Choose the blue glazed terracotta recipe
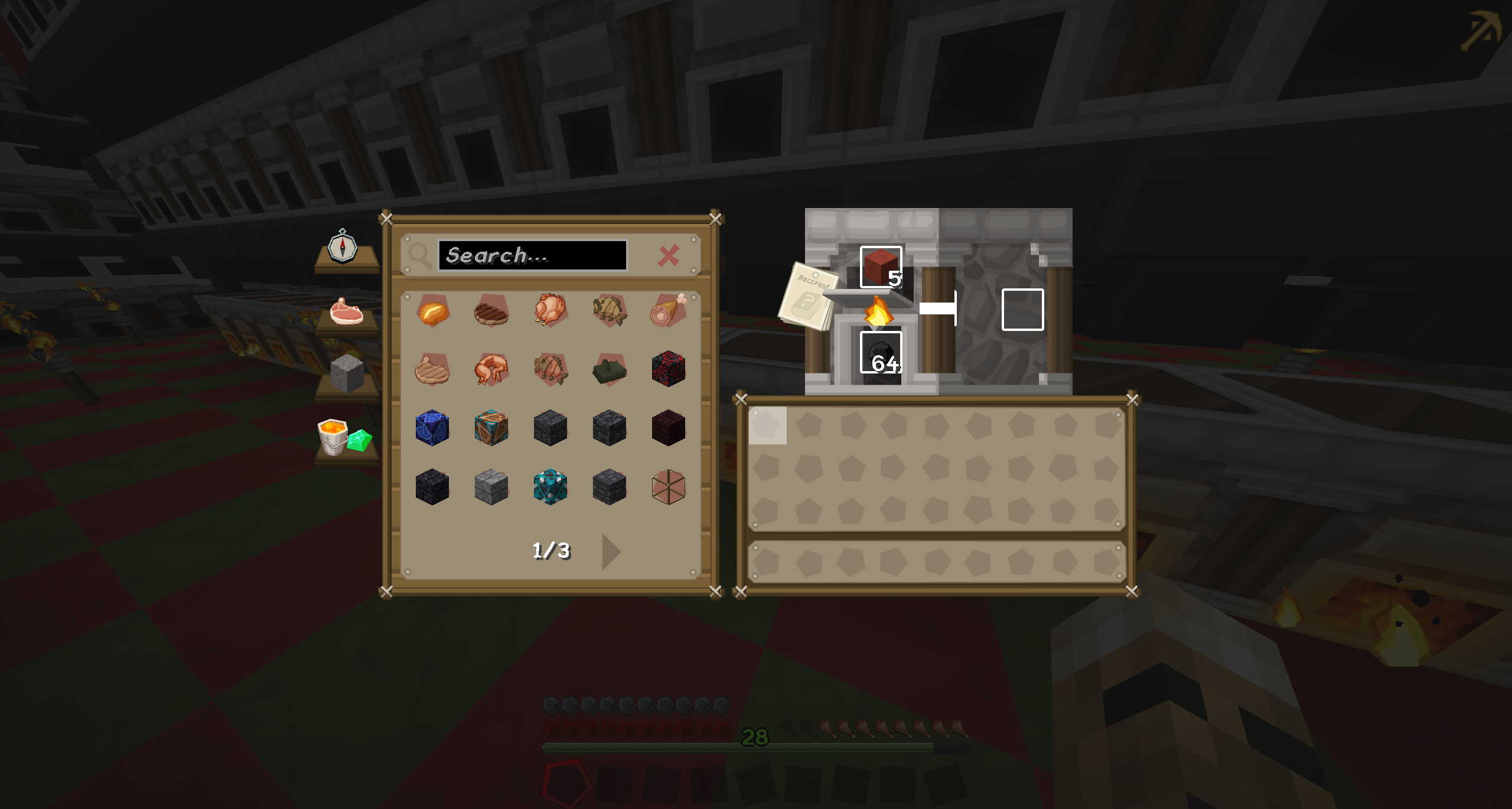The image size is (1512, 809). pyautogui.click(x=432, y=428)
